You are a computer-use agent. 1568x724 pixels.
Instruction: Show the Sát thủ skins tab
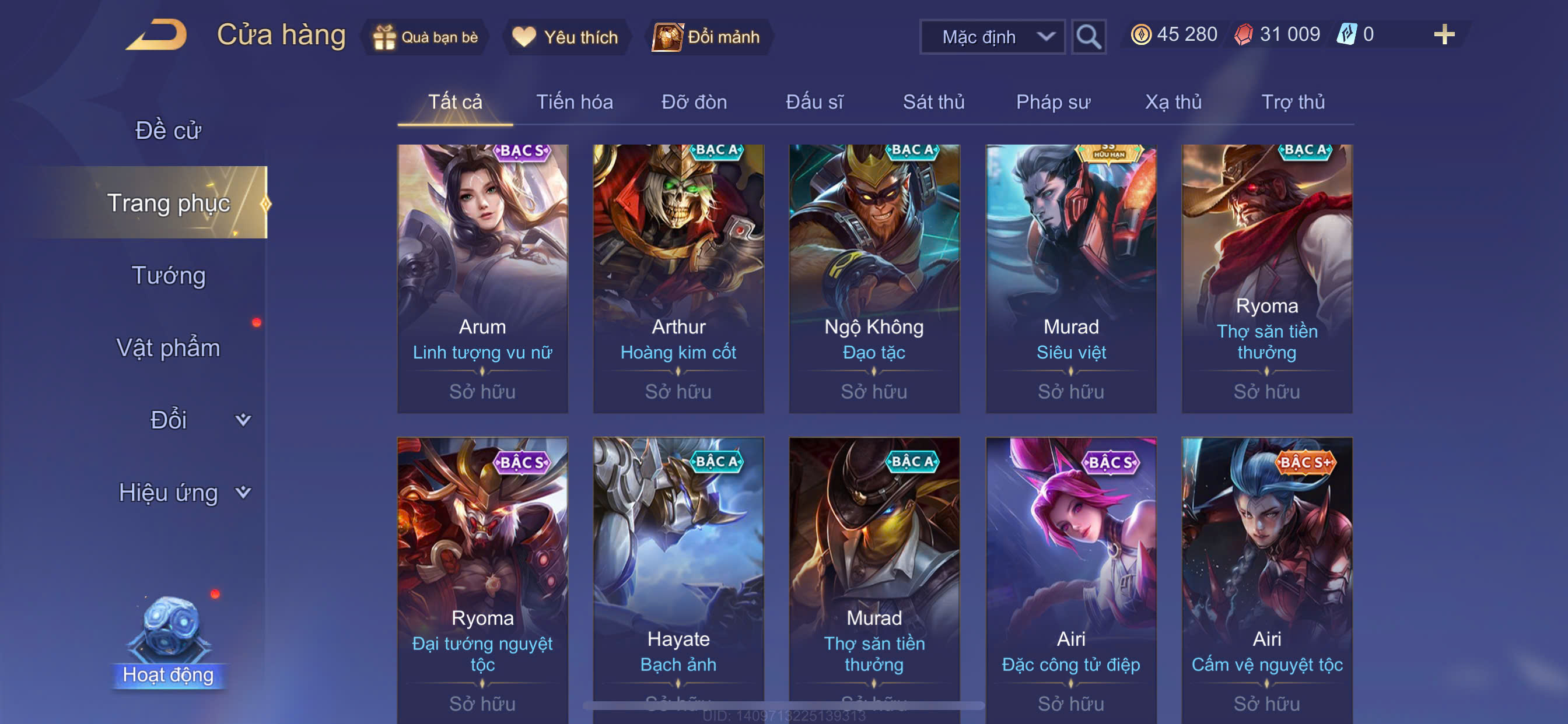click(933, 101)
